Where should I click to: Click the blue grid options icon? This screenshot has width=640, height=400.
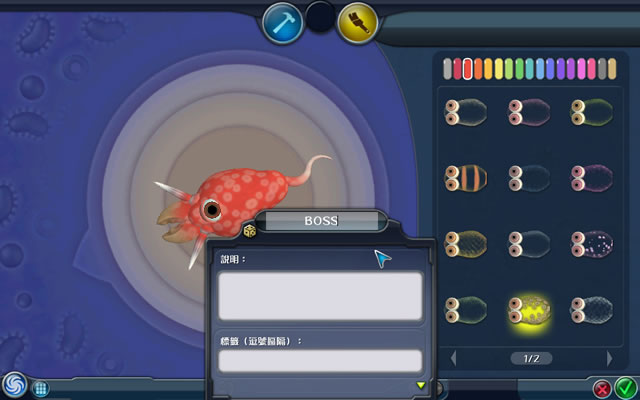tap(41, 387)
